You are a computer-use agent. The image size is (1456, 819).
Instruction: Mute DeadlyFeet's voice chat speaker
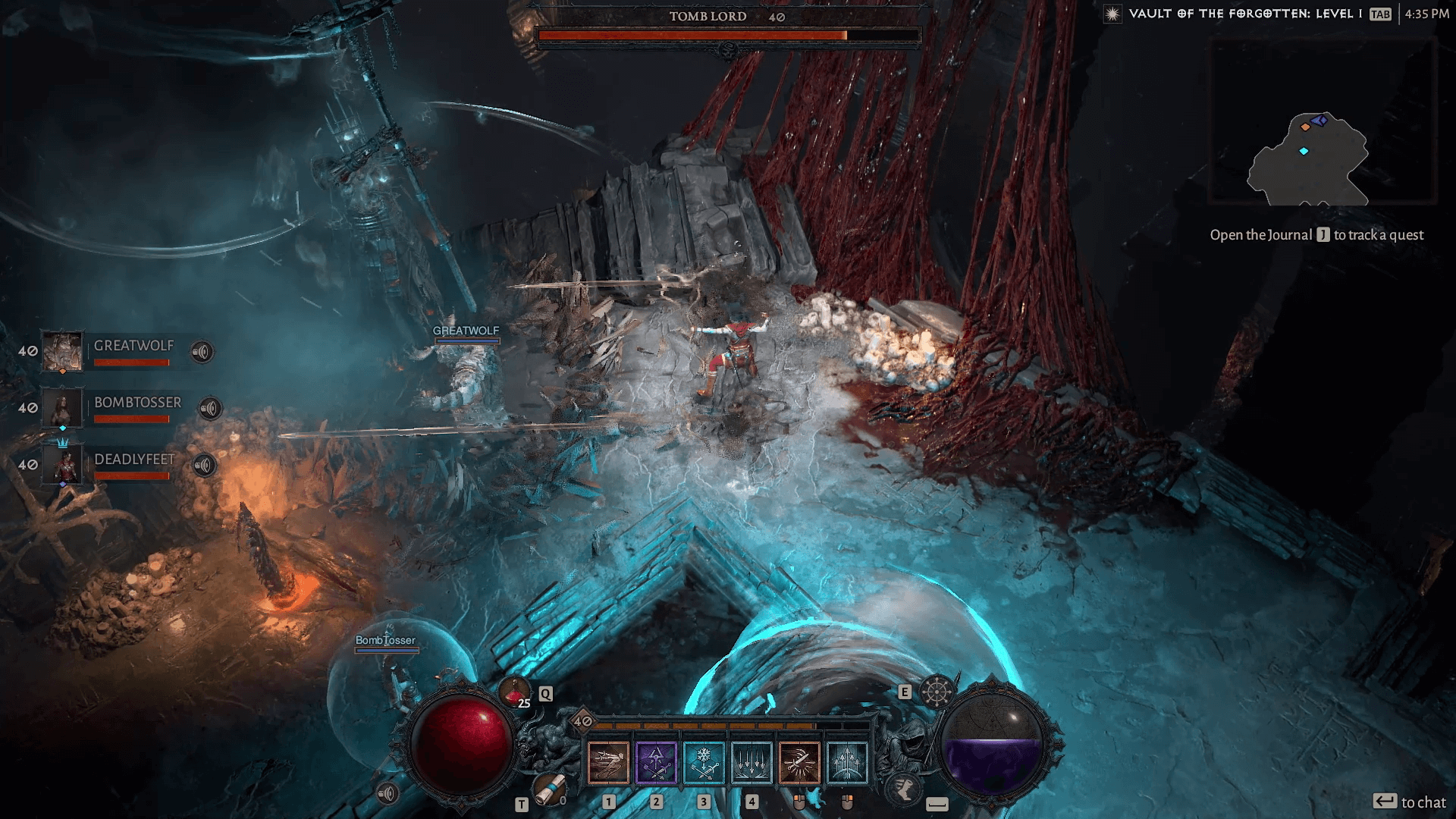coord(204,465)
